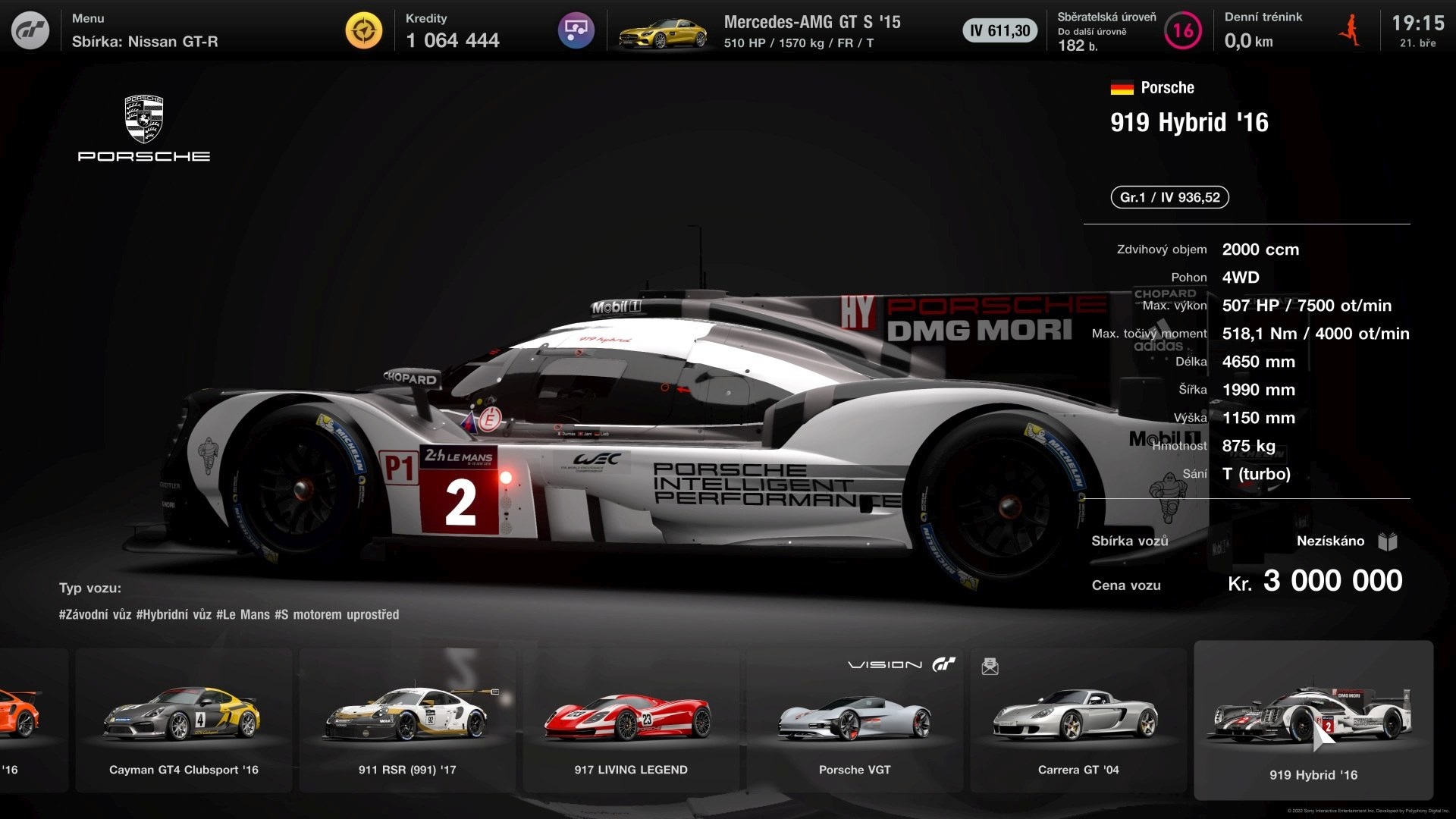Pick the 911 RSR (991) '17 car
This screenshot has width=1456, height=819.
pos(407,720)
